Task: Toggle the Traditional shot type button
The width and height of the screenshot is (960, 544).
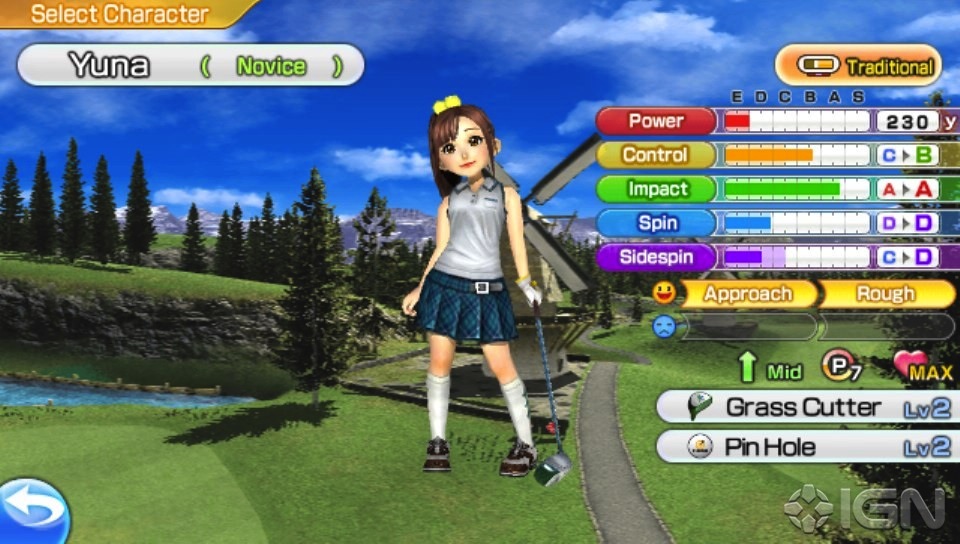Action: click(858, 67)
